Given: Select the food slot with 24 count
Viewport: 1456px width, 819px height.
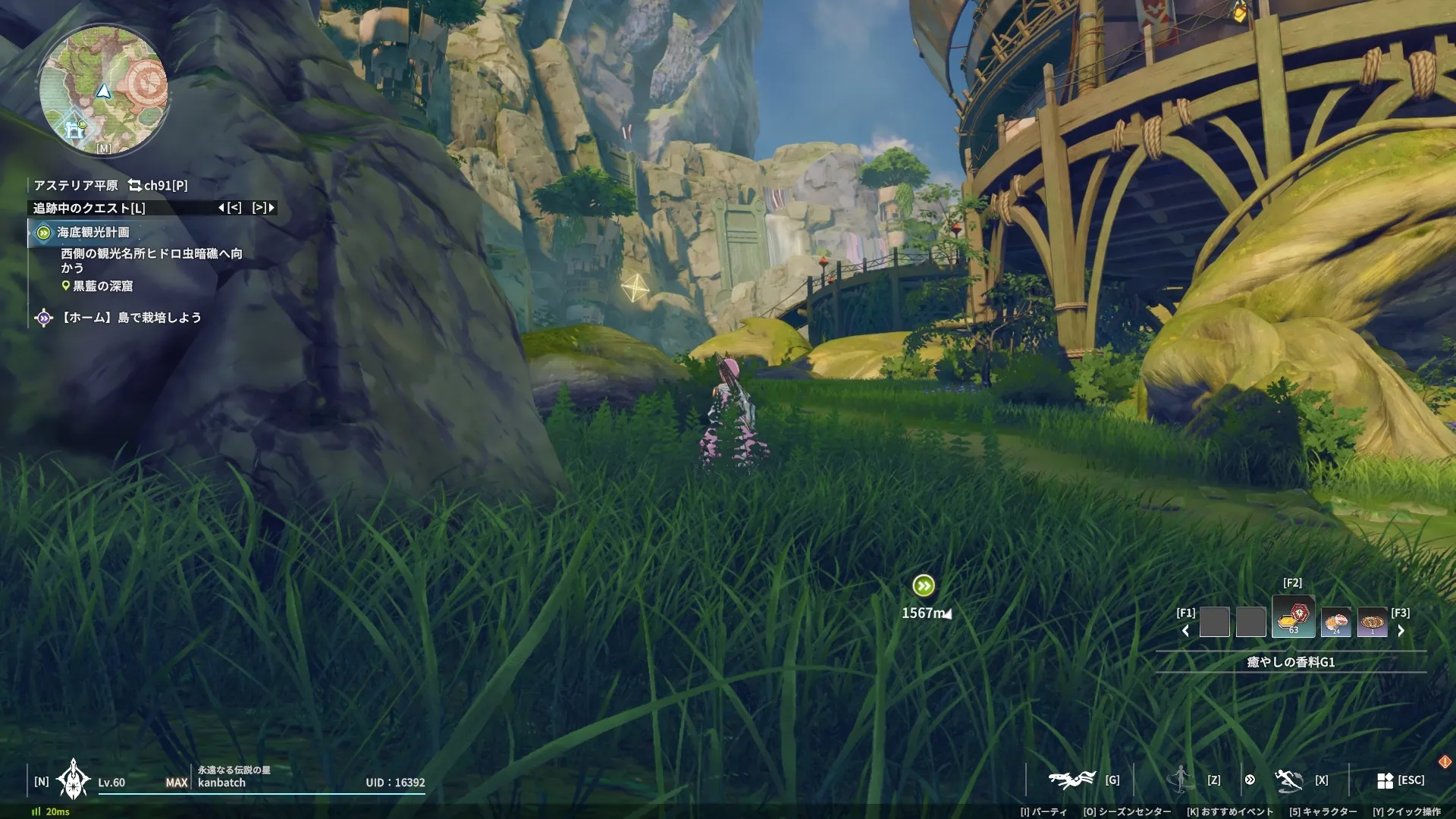Looking at the screenshot, I should 1335,623.
